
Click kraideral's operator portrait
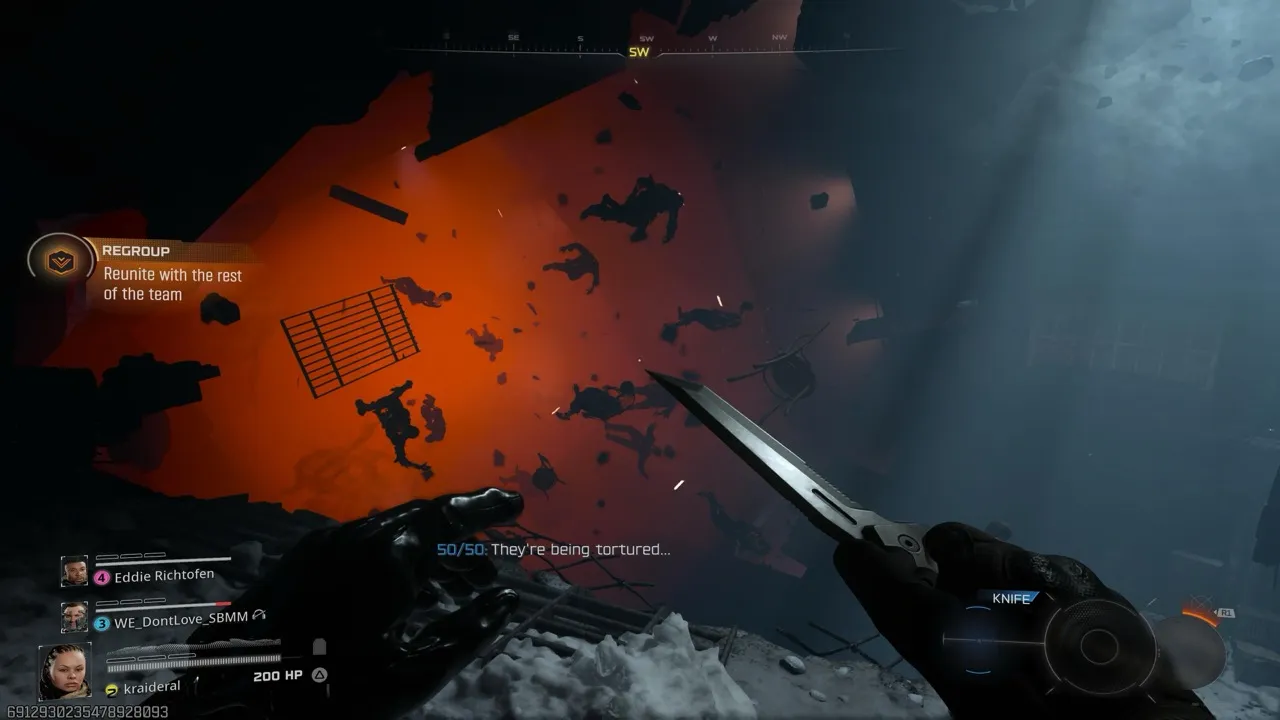coord(65,670)
